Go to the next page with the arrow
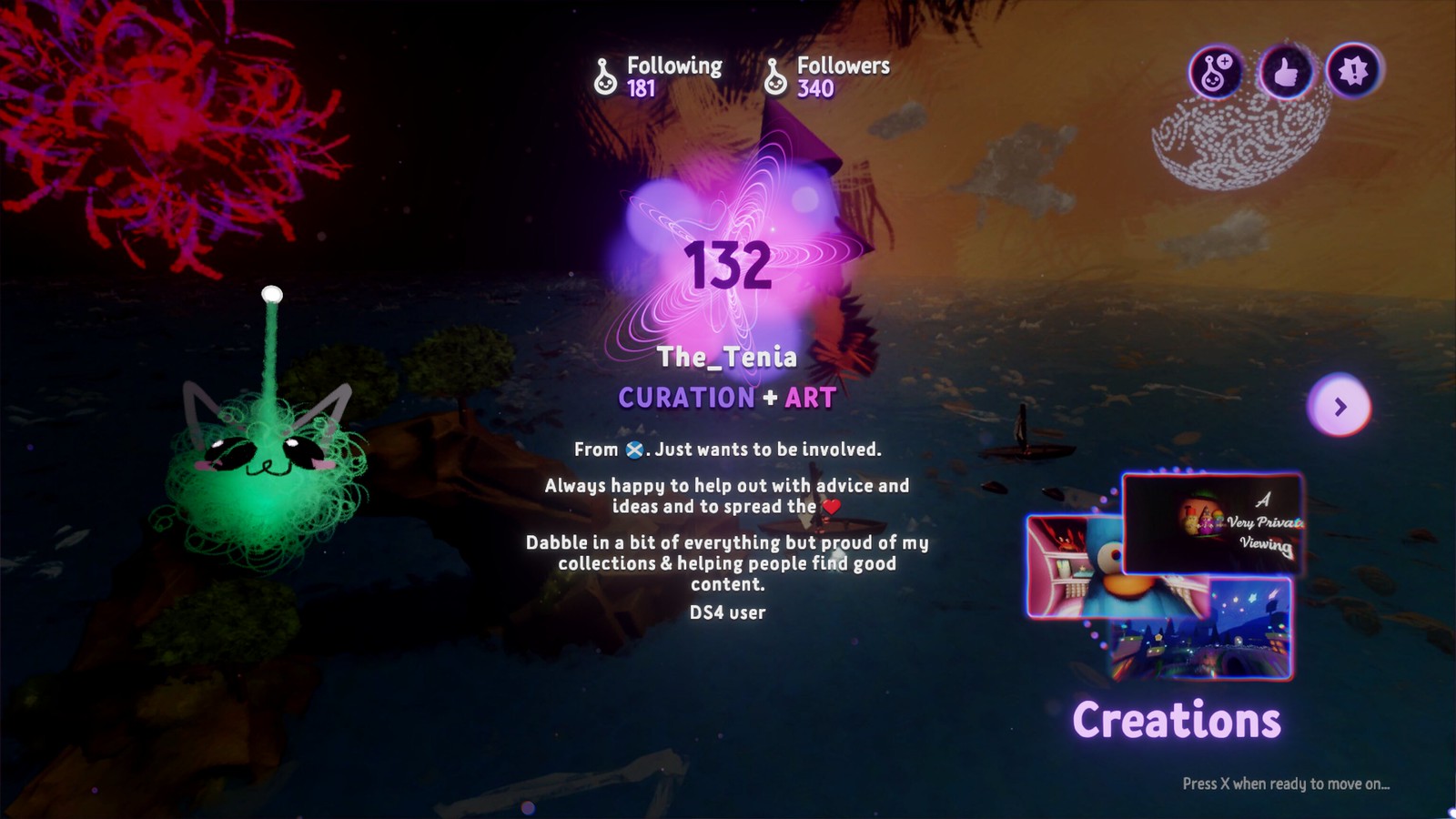The width and height of the screenshot is (1456, 819). coord(1340,406)
